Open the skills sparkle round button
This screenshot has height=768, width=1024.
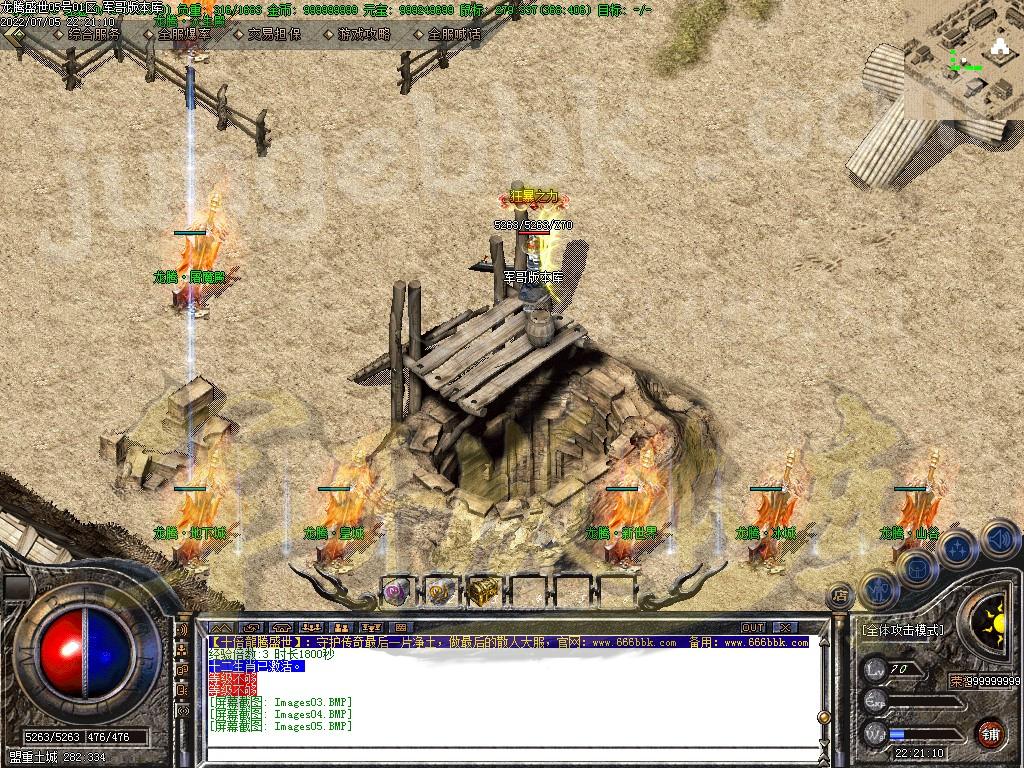[958, 548]
